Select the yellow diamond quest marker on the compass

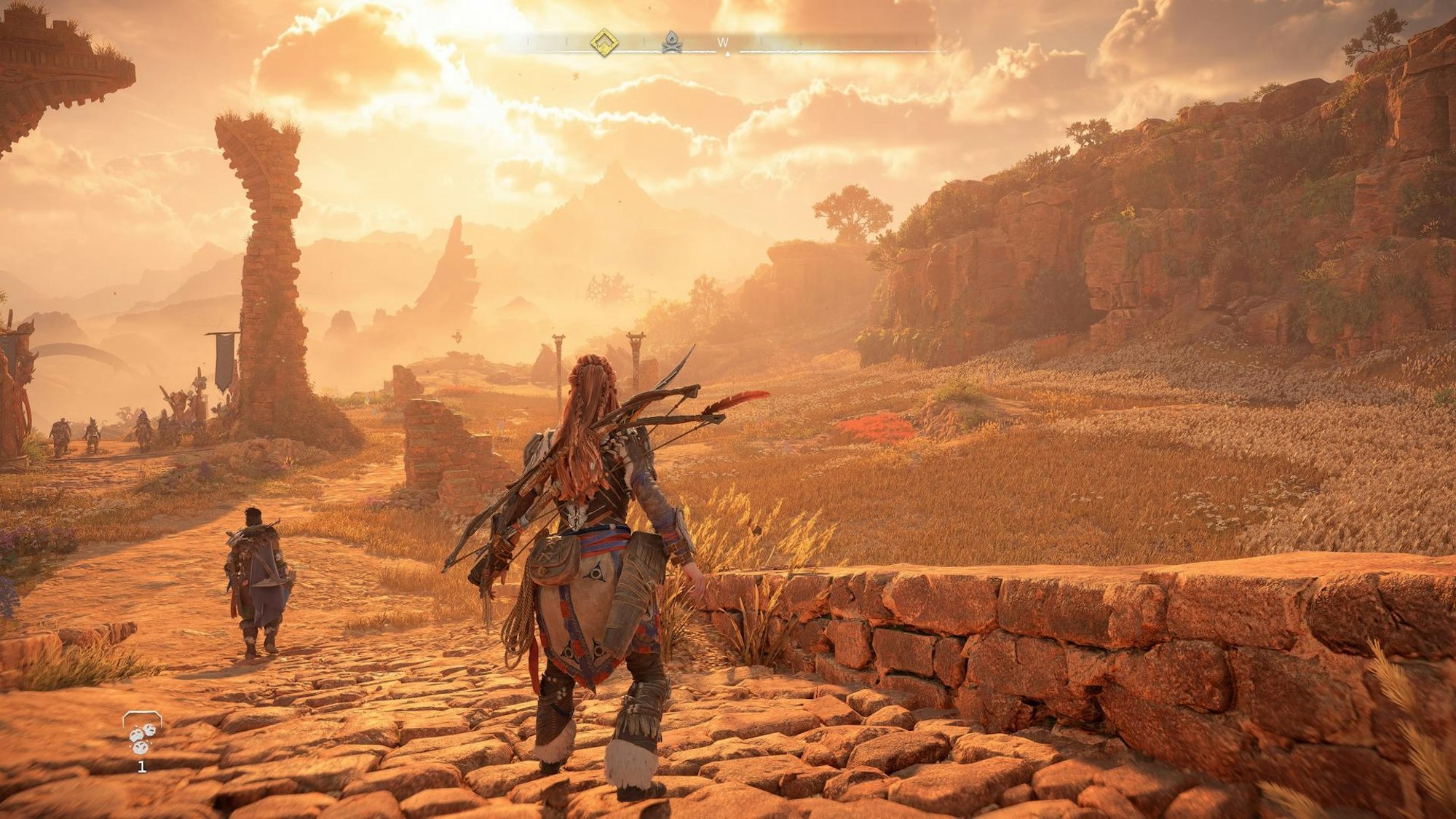(x=604, y=43)
